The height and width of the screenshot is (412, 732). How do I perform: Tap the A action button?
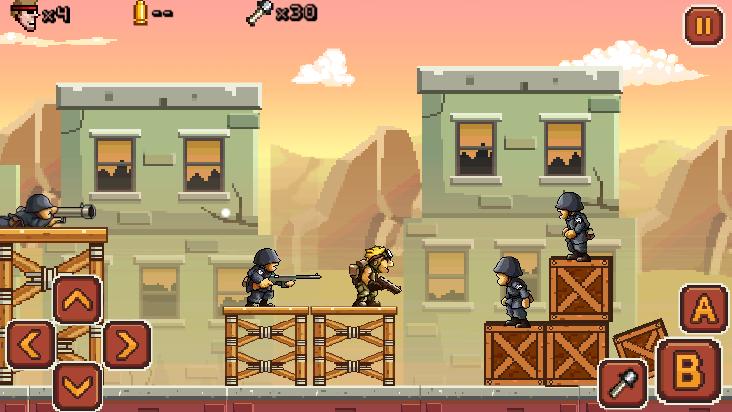pos(703,308)
